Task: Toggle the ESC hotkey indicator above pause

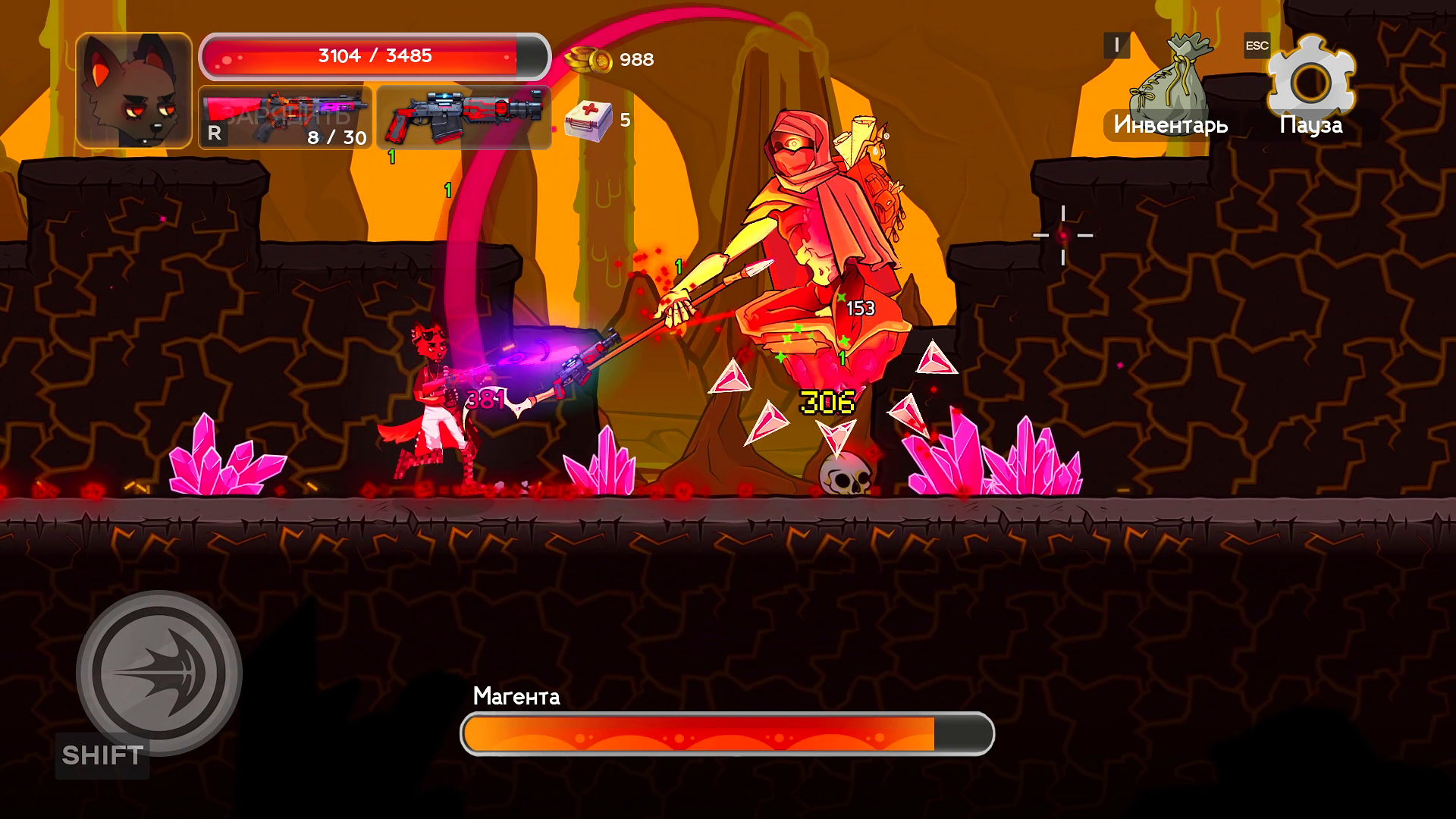Action: 1257,45
